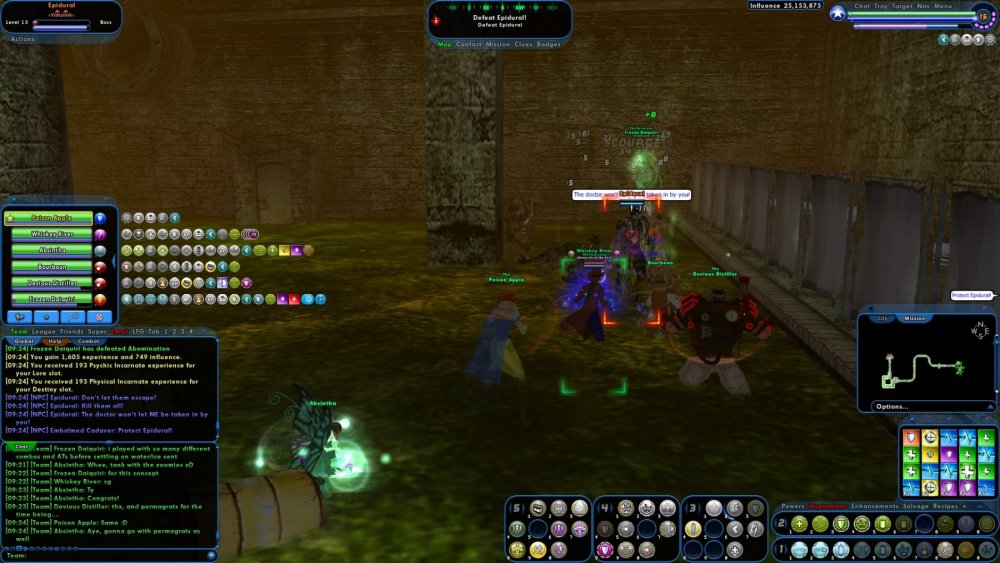The height and width of the screenshot is (563, 1000).
Task: Open the Menu from the top bar
Action: click(x=943, y=6)
